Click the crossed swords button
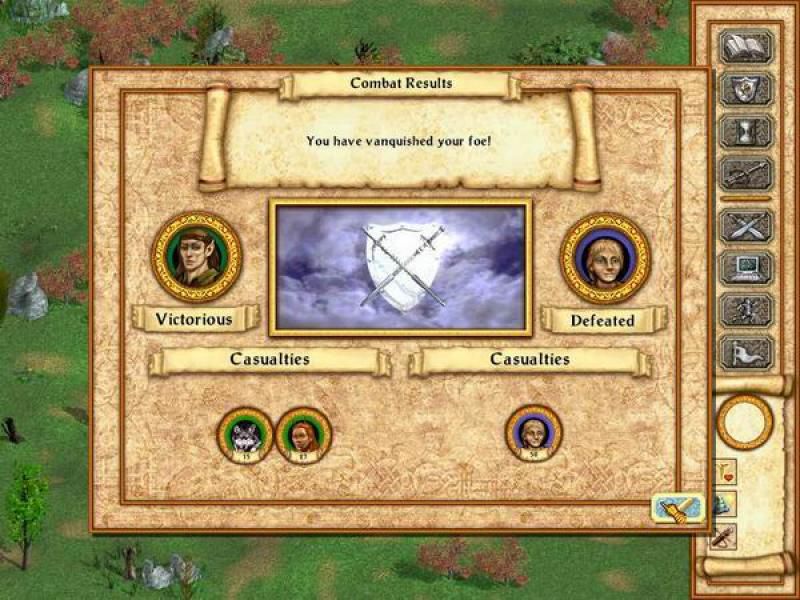This screenshot has width=800, height=600. point(746,226)
